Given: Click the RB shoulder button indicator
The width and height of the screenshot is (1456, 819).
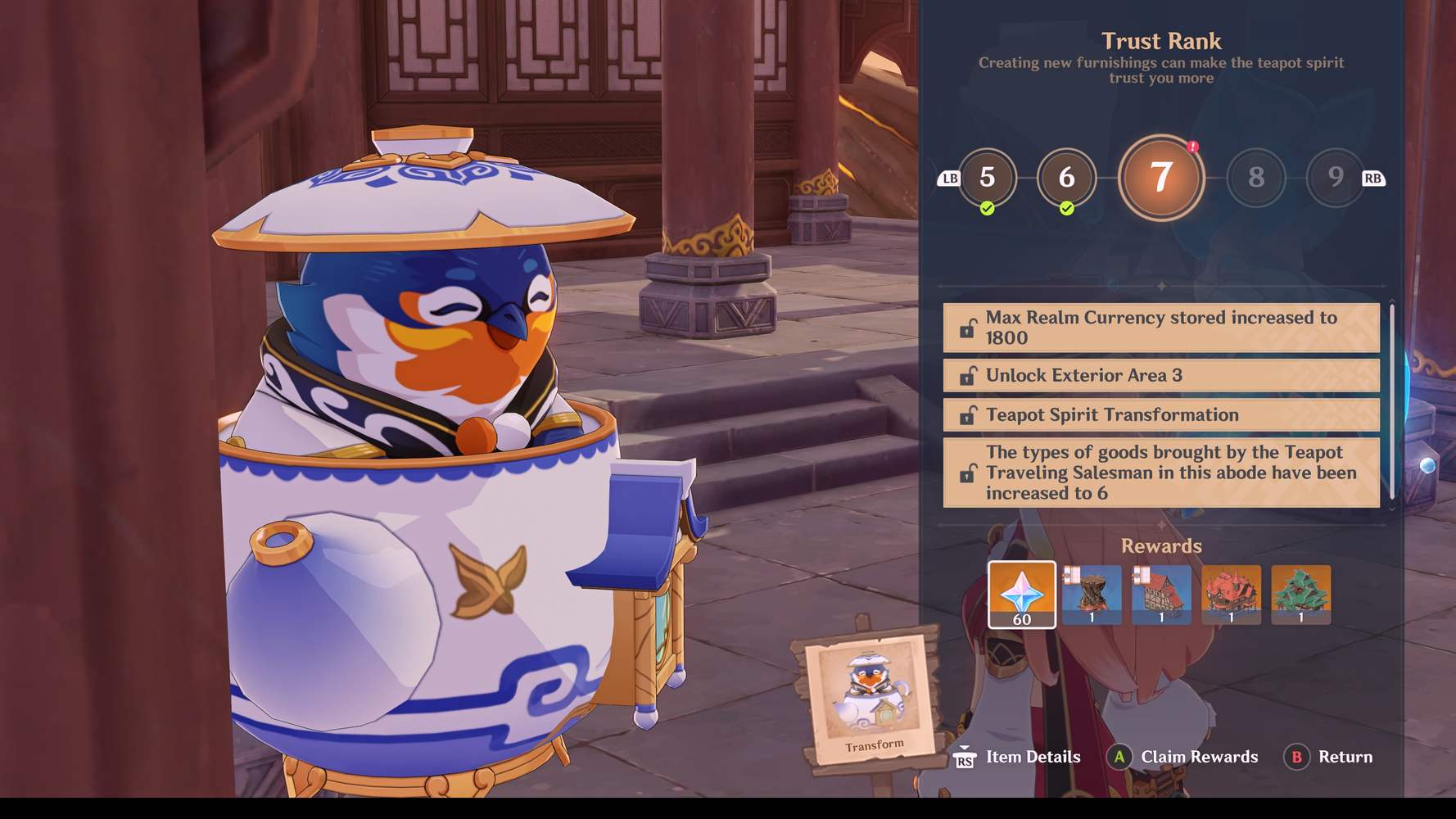Looking at the screenshot, I should [x=1375, y=177].
